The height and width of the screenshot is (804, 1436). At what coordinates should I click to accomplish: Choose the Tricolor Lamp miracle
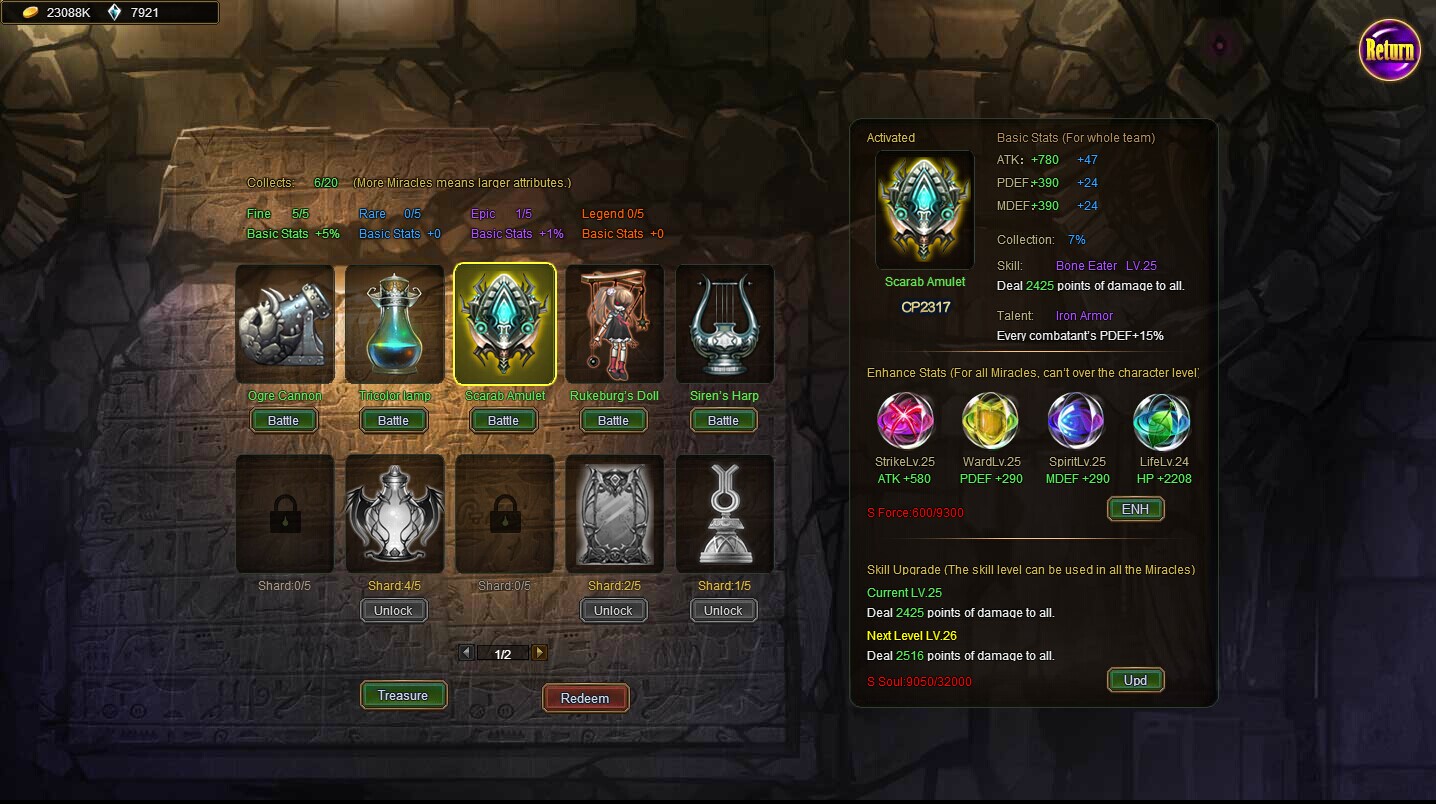tap(395, 323)
